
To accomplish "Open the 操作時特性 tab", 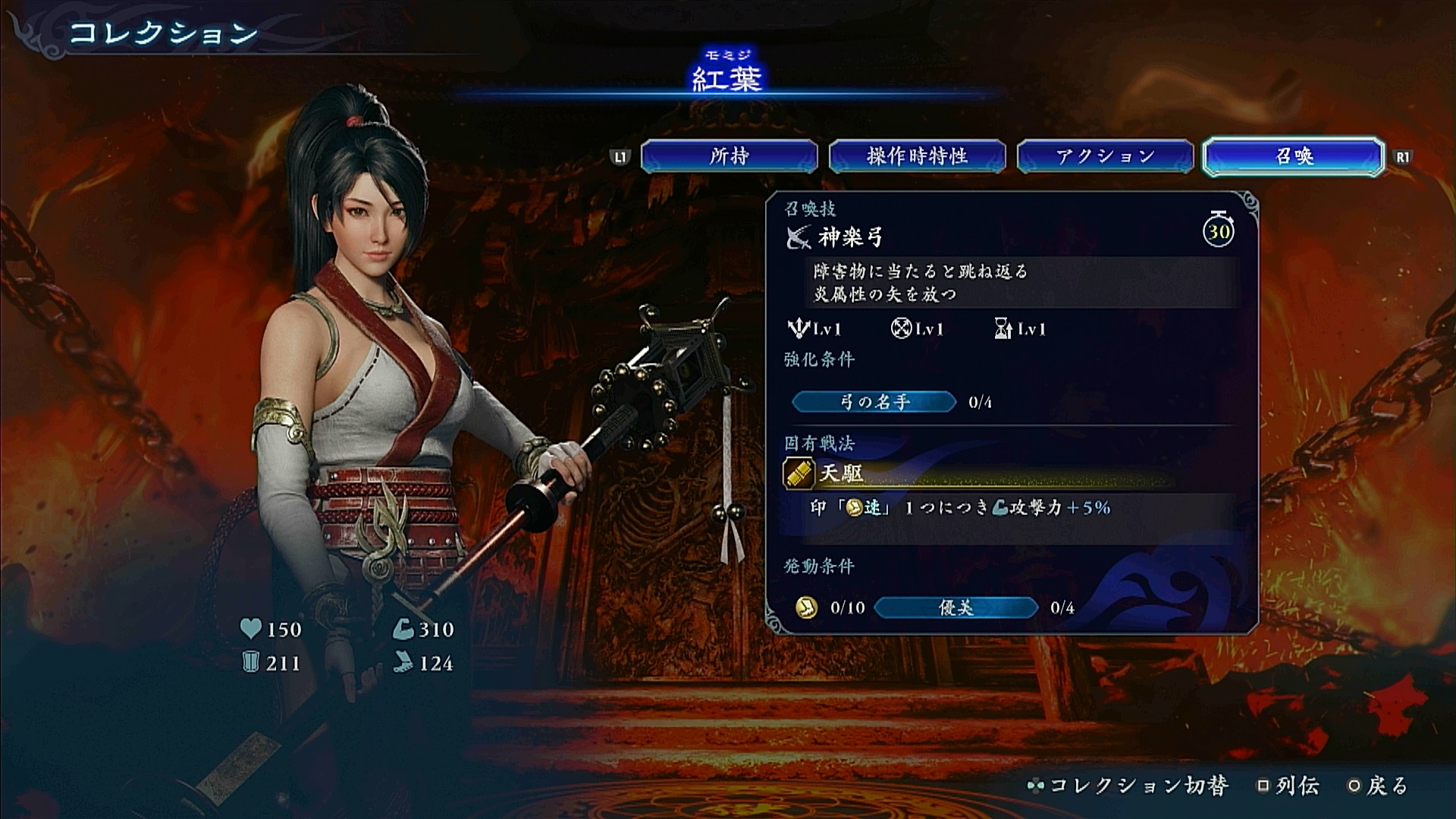I will [917, 156].
